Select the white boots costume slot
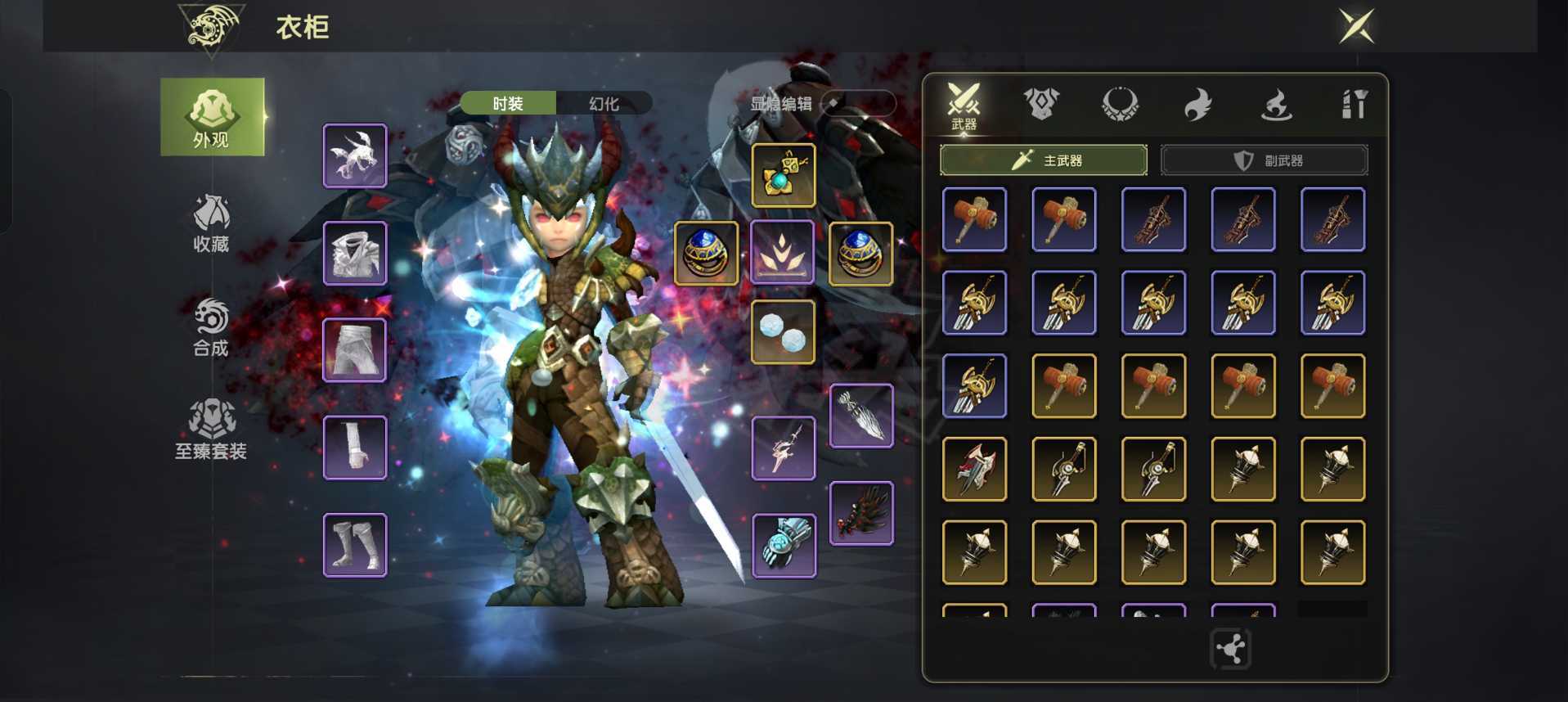 click(x=355, y=545)
